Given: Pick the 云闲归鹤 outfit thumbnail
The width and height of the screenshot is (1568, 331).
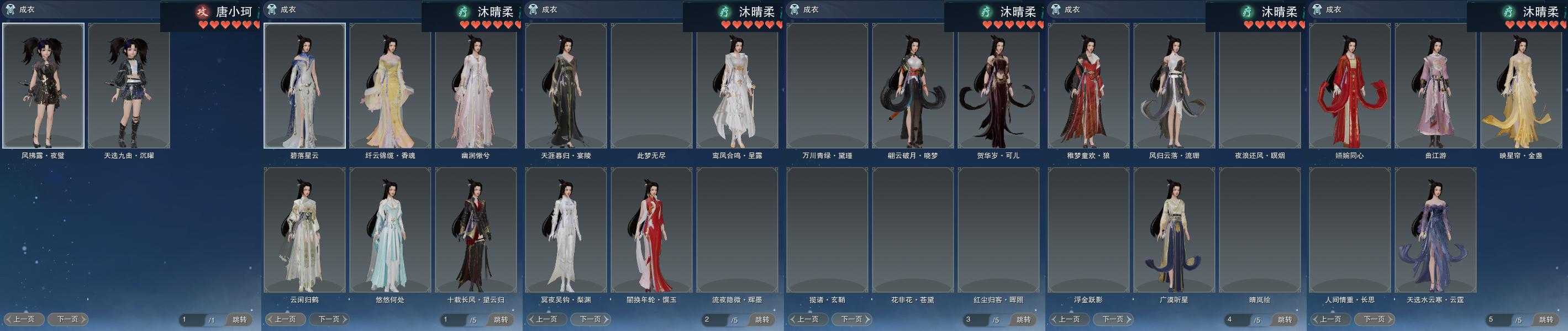Looking at the screenshot, I should [304, 230].
